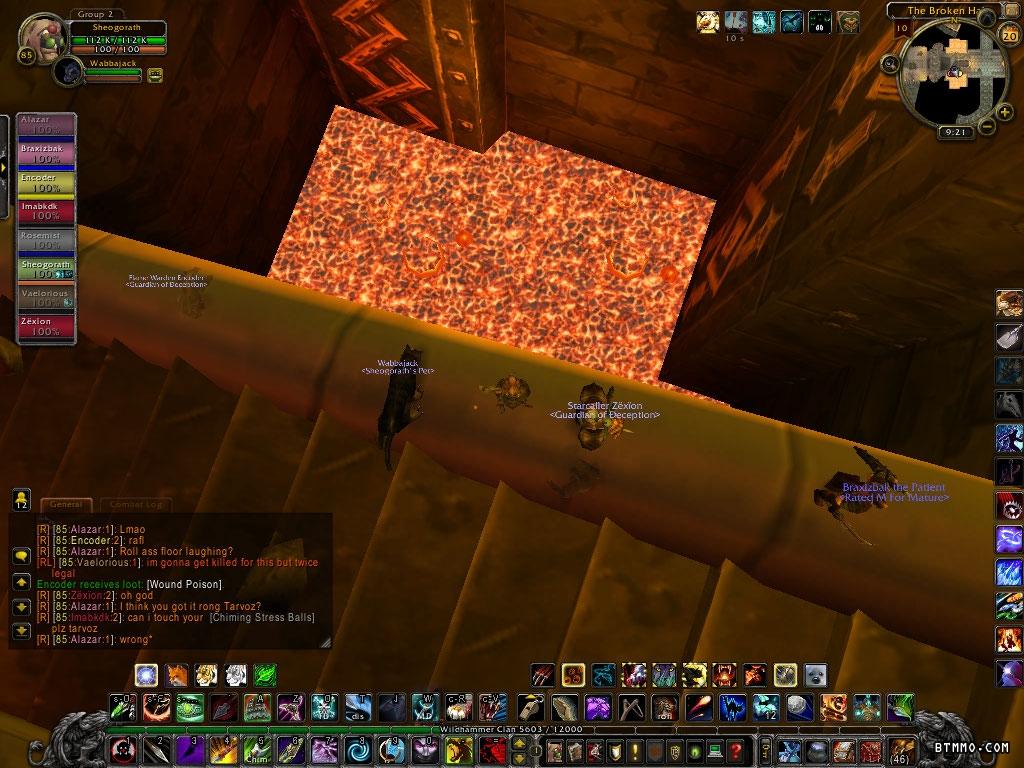Viewport: 1024px width, 768px height.
Task: Select Alazar in the raid frames
Action: point(47,125)
